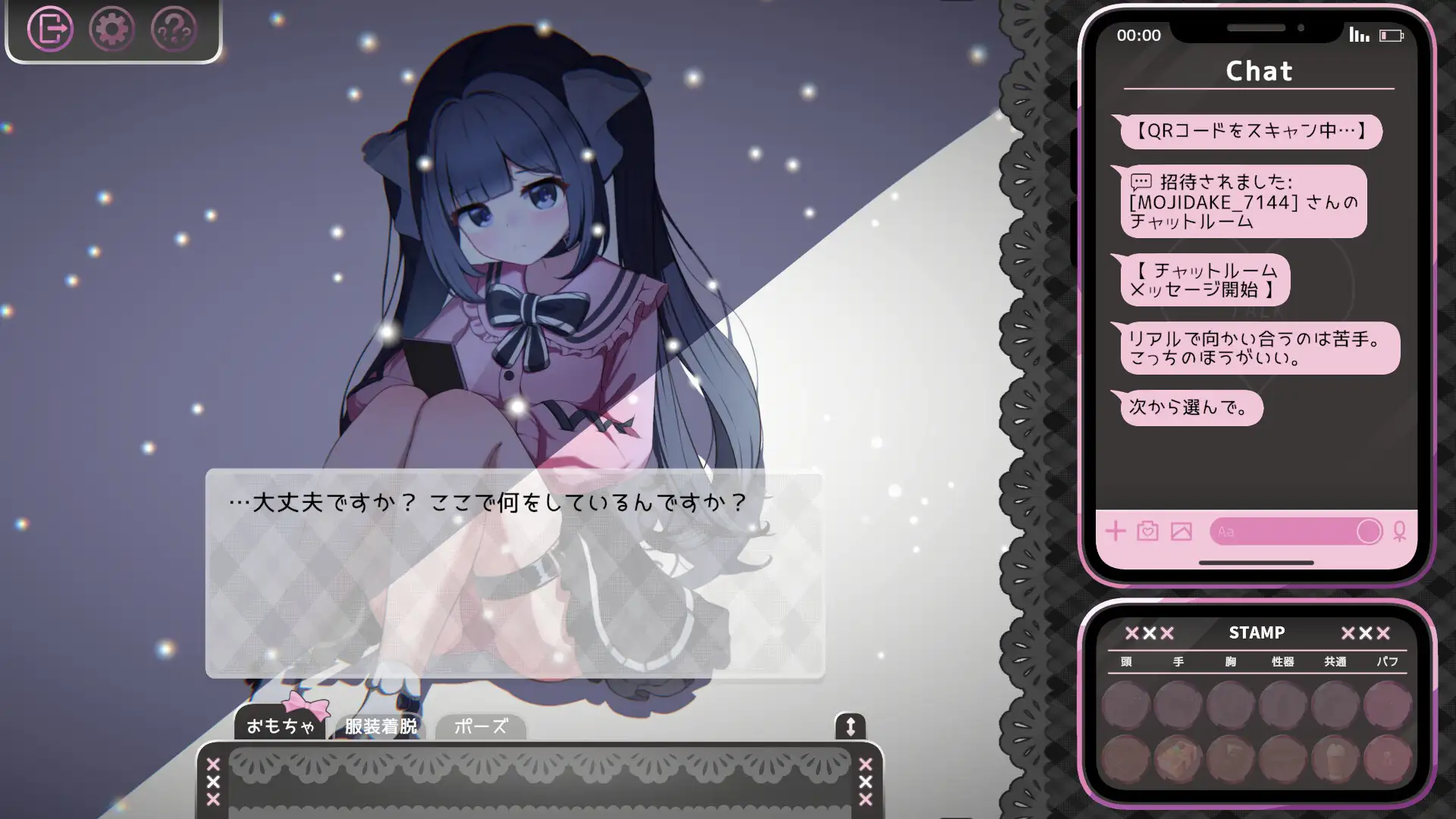Image resolution: width=1456 pixels, height=819 pixels.
Task: Expand the 共通 stamp category
Action: point(1335,661)
